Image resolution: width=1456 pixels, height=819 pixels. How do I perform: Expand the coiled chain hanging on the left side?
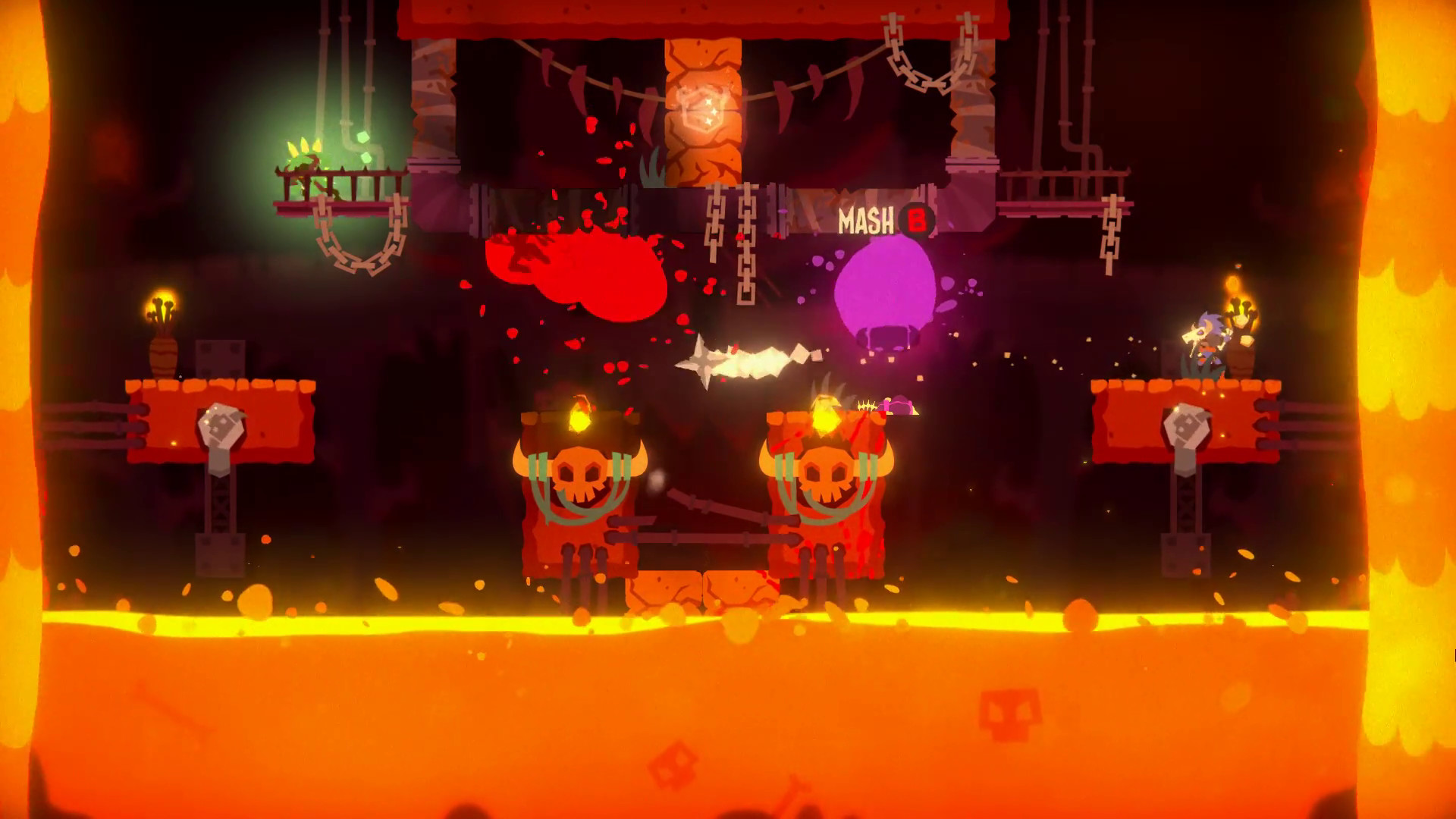(350, 250)
